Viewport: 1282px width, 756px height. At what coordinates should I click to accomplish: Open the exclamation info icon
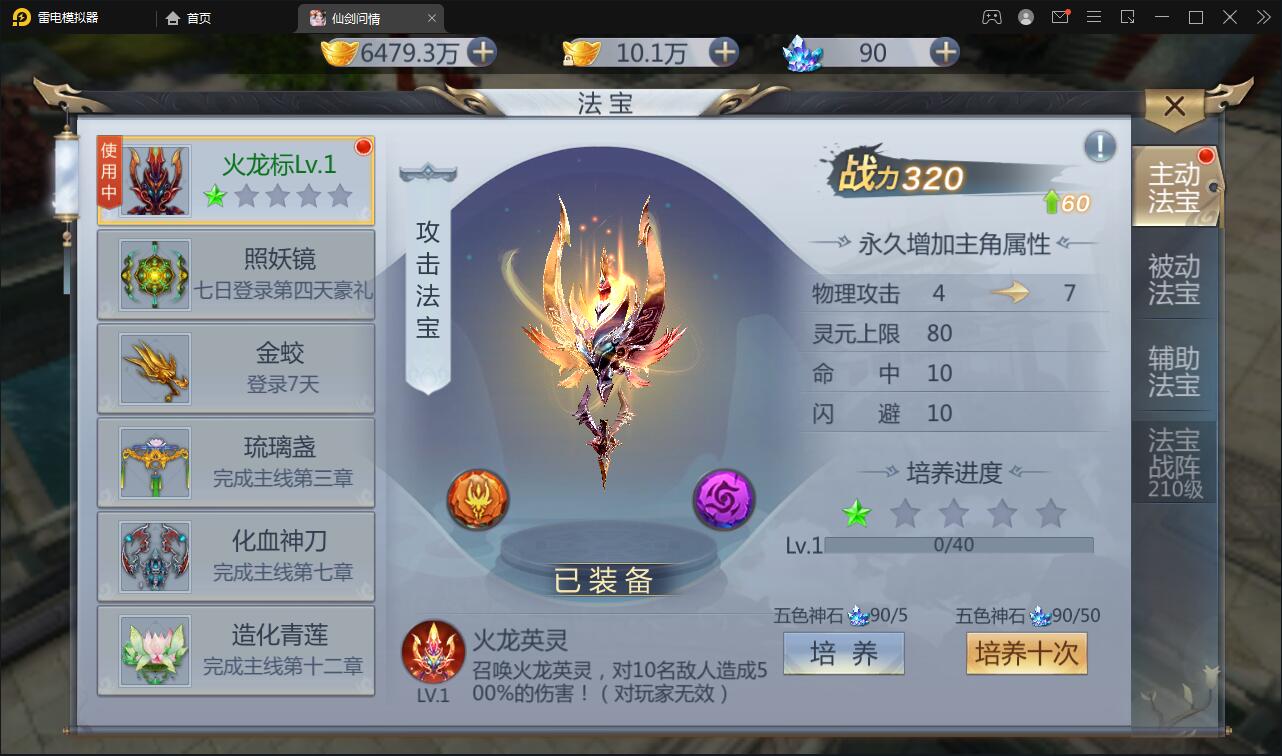click(1098, 146)
